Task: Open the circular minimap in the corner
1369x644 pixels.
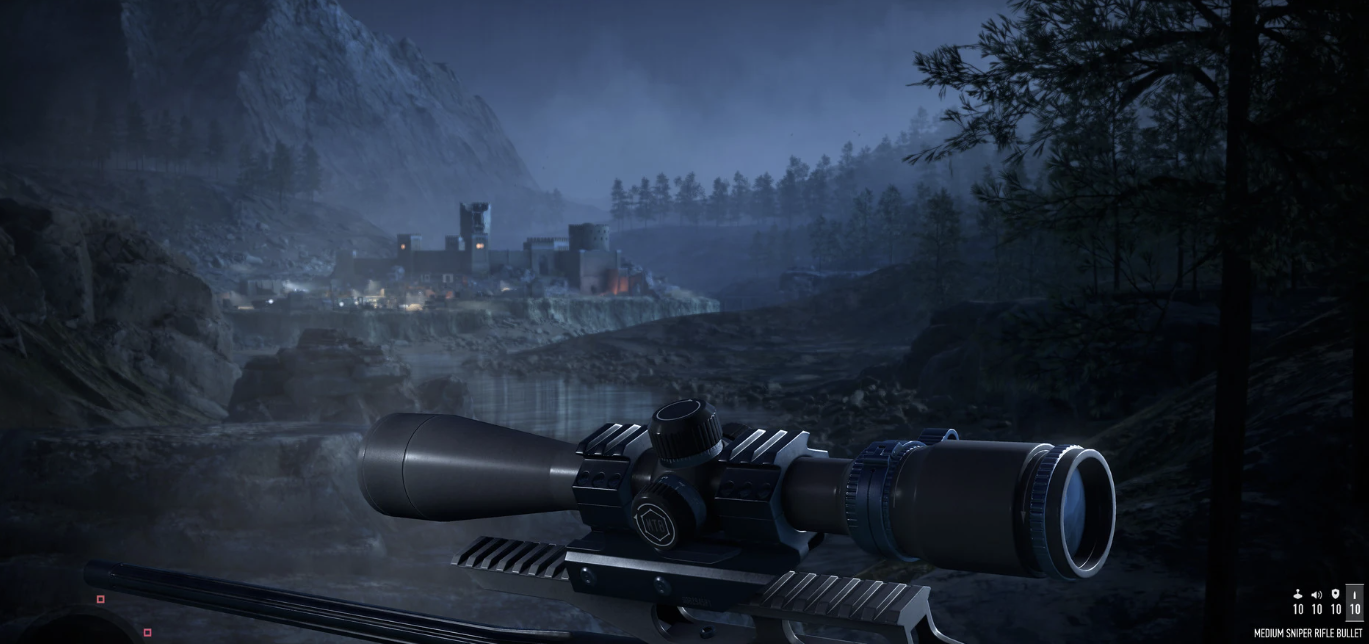Action: pyautogui.click(x=95, y=627)
